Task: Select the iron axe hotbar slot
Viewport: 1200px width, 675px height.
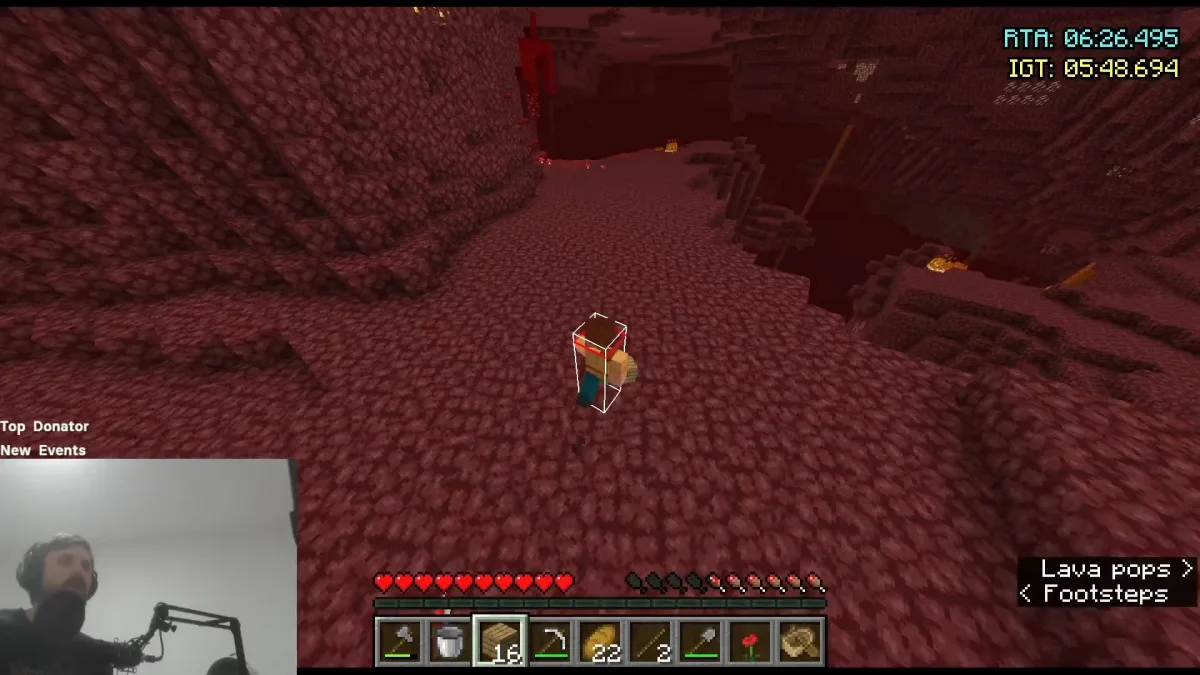Action: click(x=398, y=641)
